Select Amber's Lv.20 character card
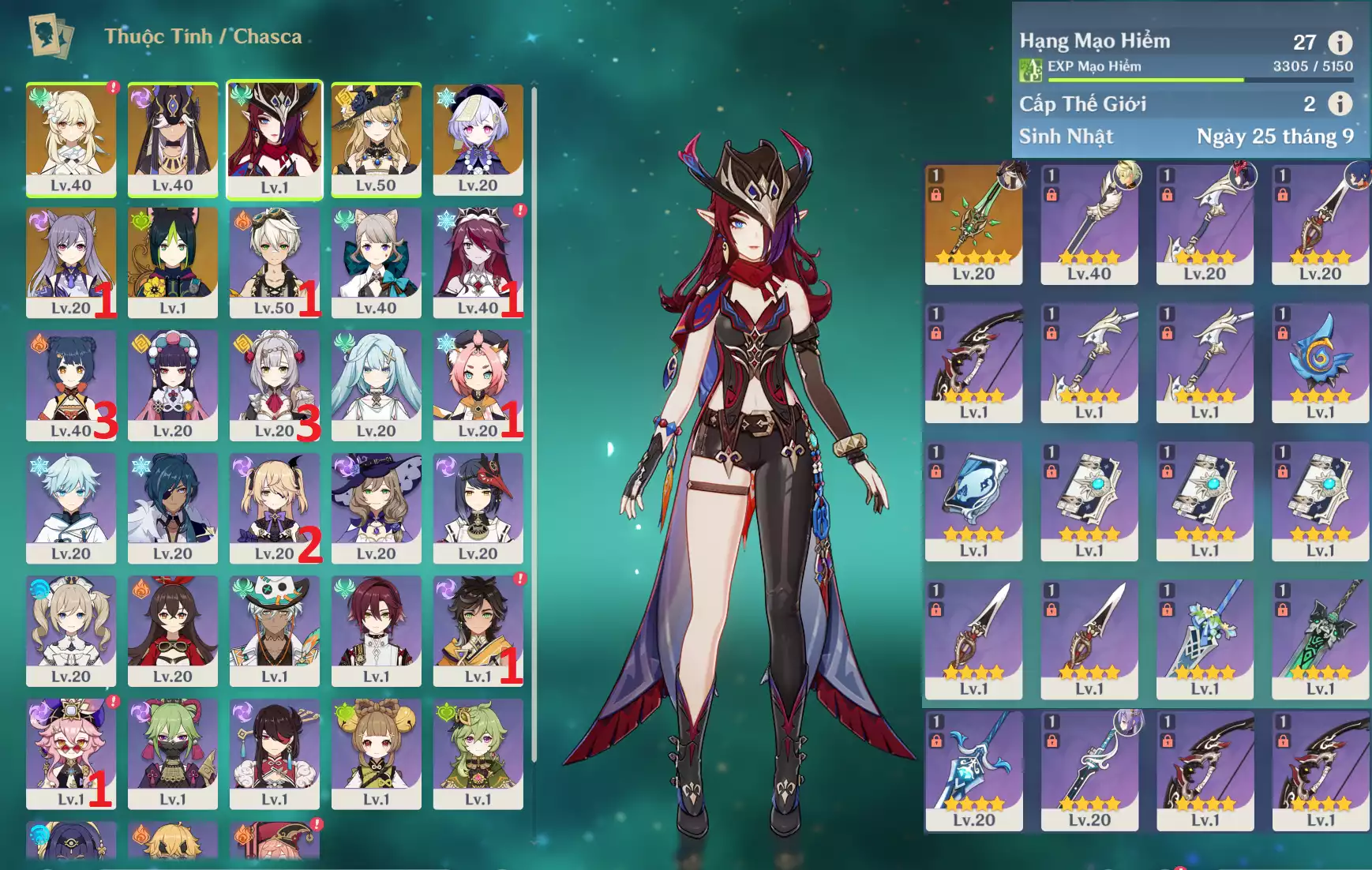1372x870 pixels. point(173,629)
